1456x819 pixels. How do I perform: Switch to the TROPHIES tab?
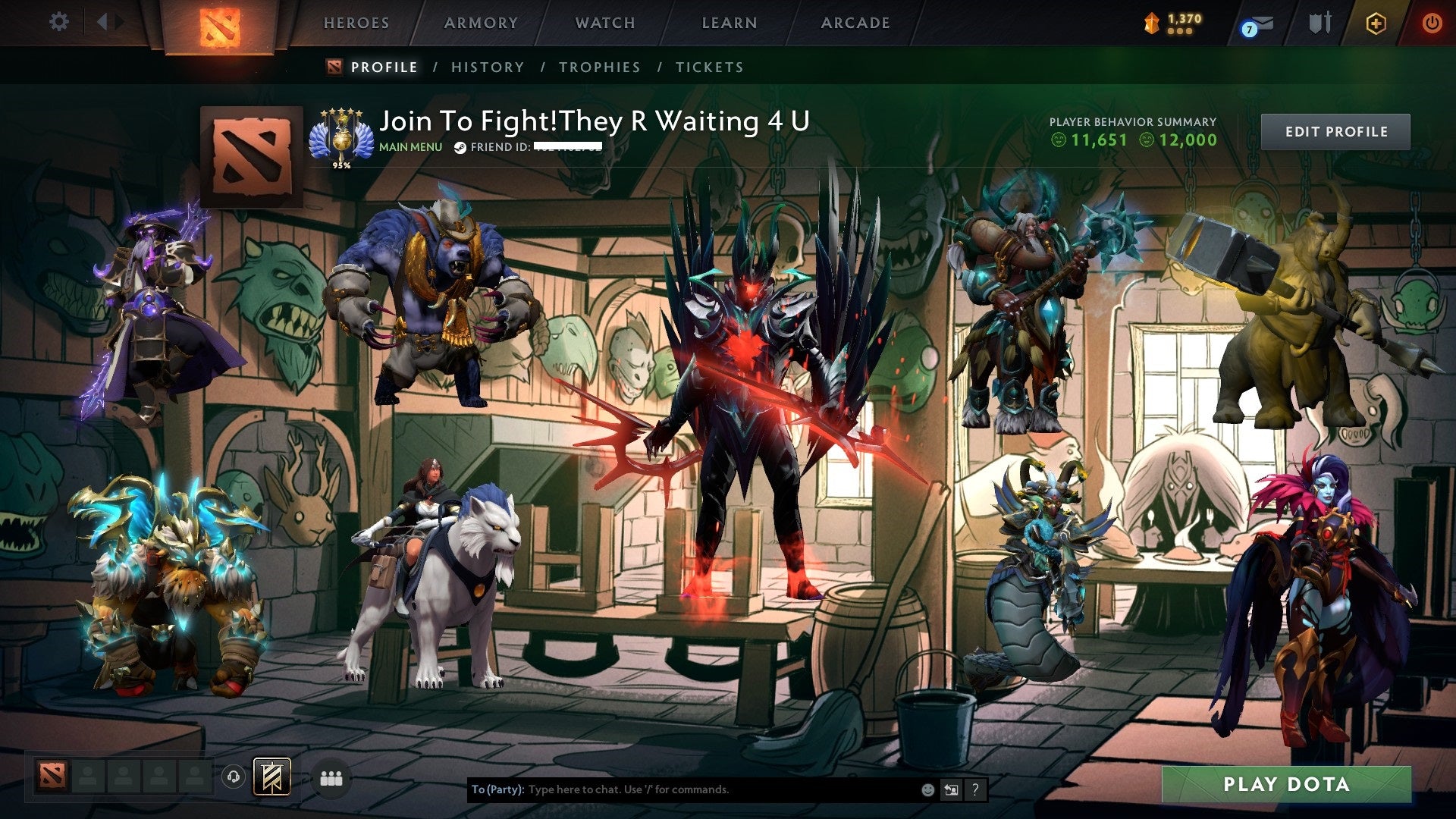tap(599, 67)
